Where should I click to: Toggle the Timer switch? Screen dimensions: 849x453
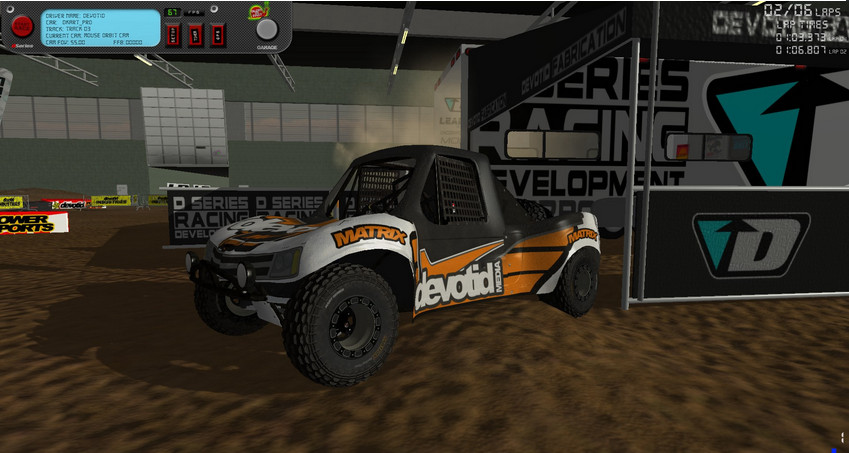(194, 33)
